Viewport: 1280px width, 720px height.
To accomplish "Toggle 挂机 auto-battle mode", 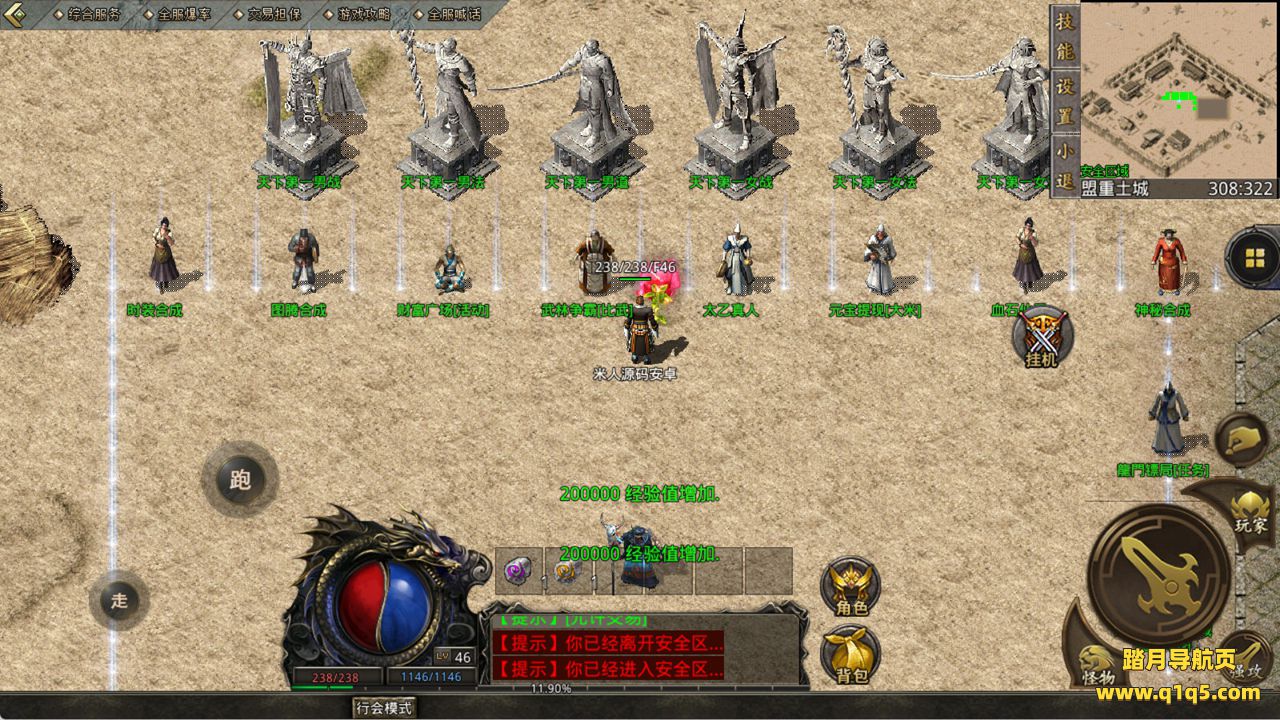I will point(1041,337).
